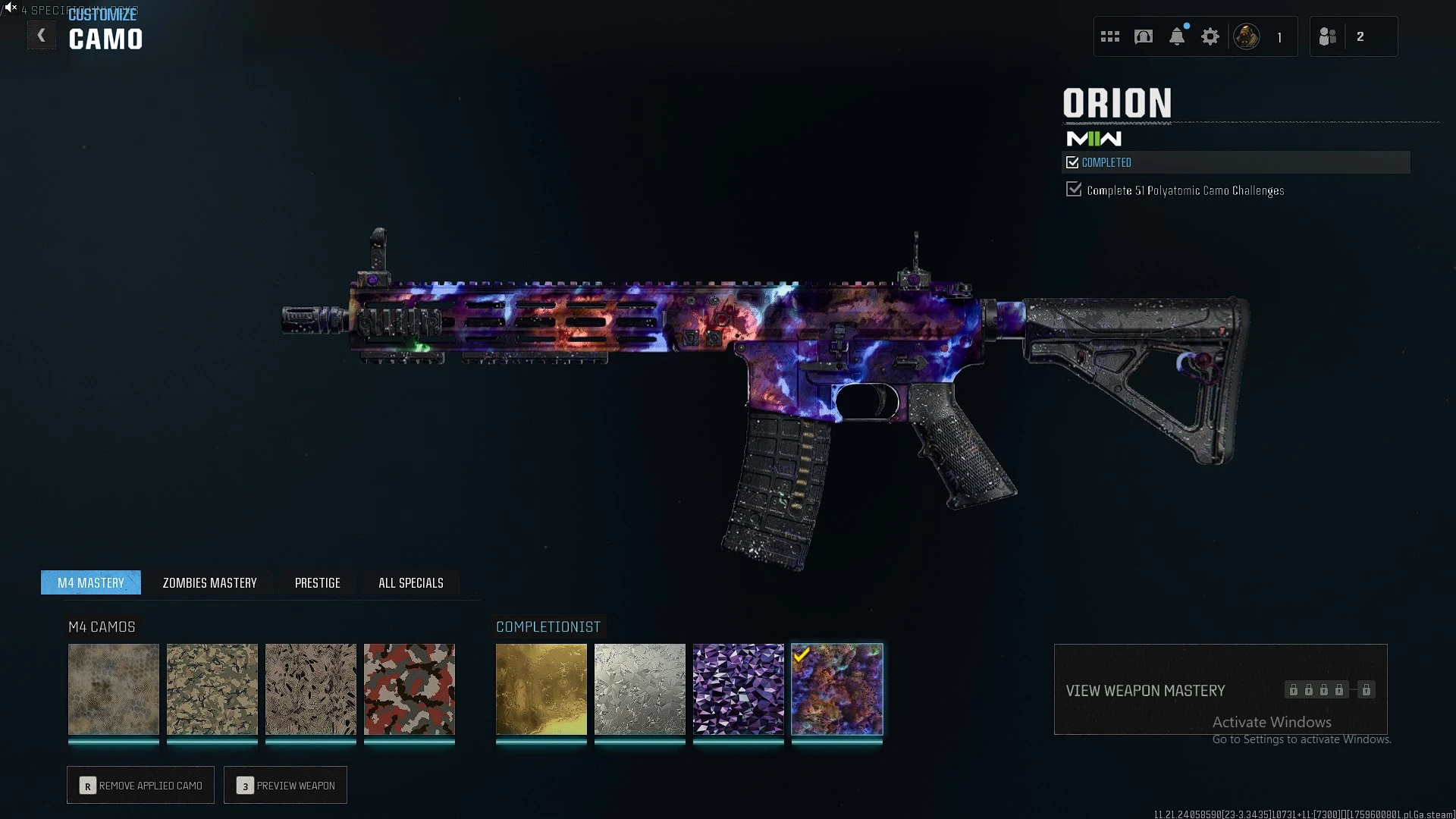Open settings with the gear icon
Screen dimensions: 1456x819
pyautogui.click(x=1210, y=36)
